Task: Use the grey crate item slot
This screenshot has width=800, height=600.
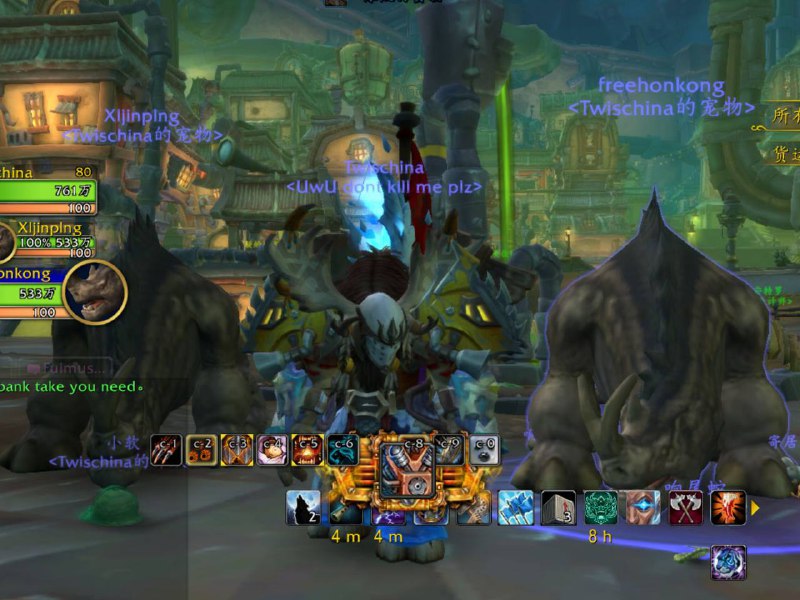Action: tap(558, 508)
